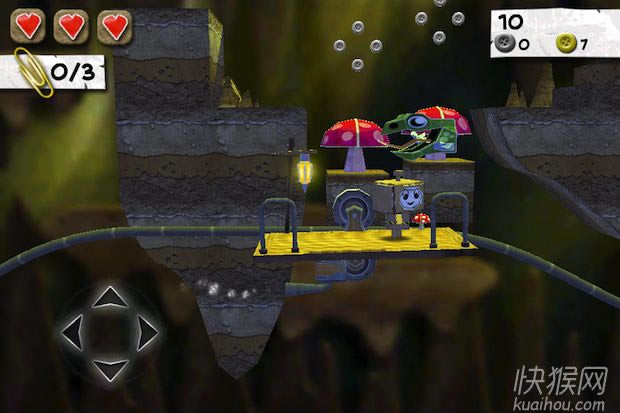Tap the left arrow on the D-pad
Viewport: 620px width, 413px height.
click(75, 333)
